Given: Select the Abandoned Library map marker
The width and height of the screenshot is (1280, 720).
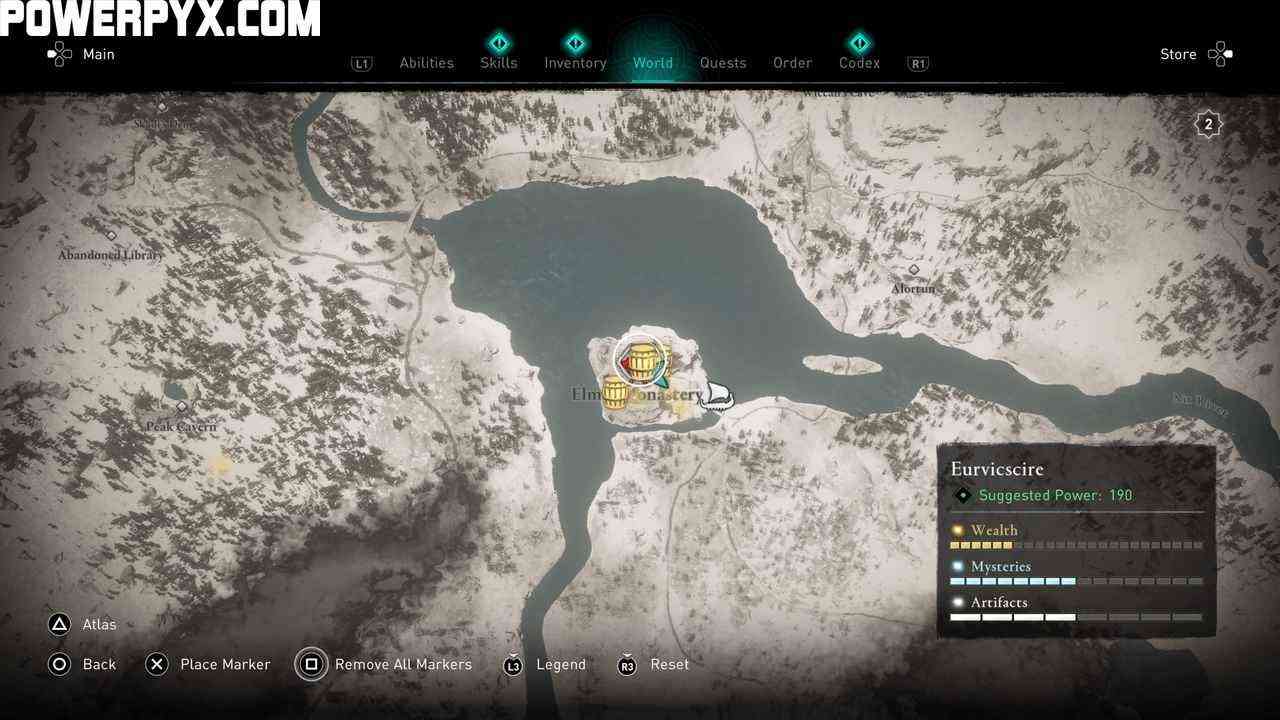Looking at the screenshot, I should (111, 237).
